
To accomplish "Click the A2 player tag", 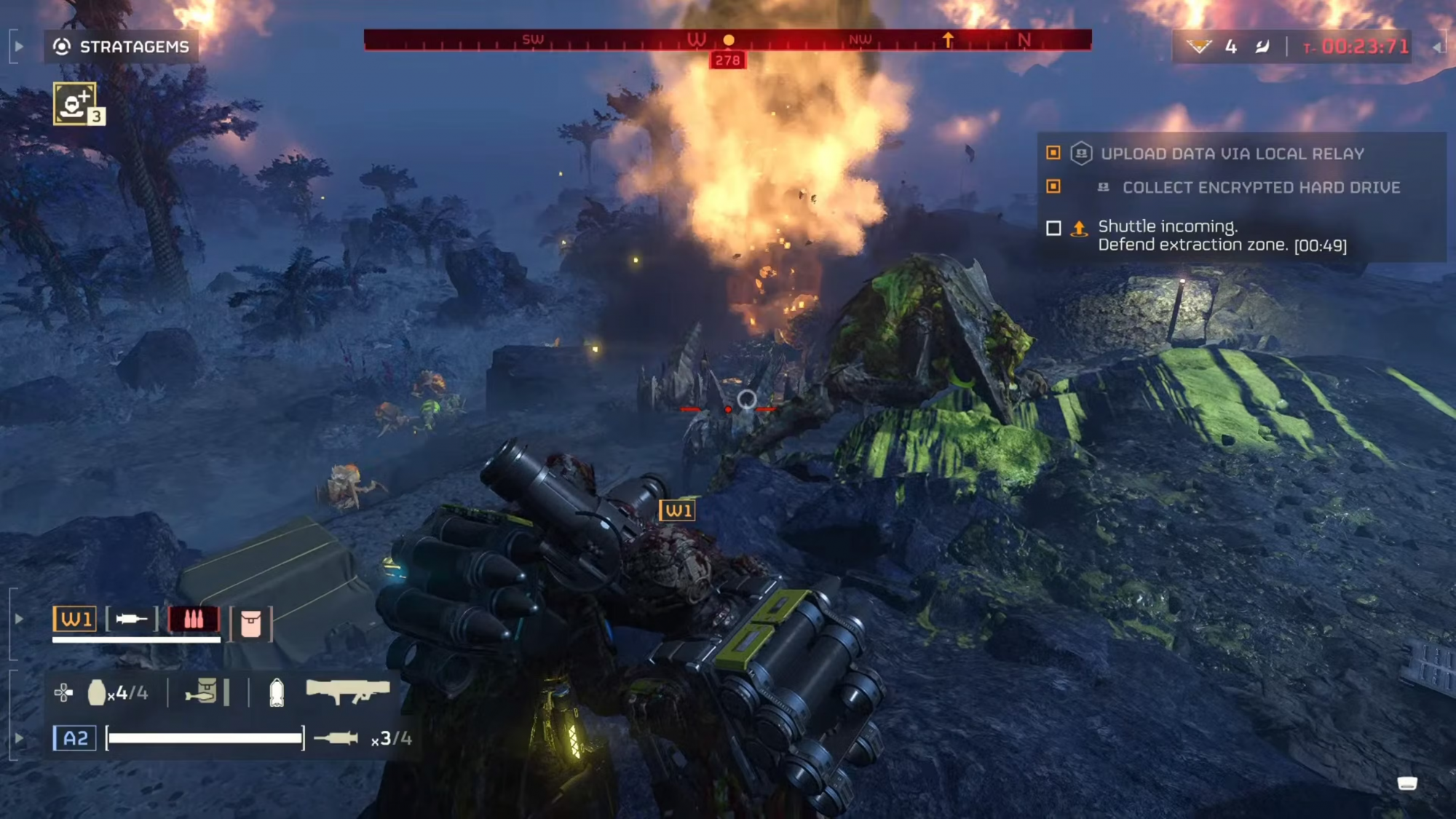I will tap(75, 738).
